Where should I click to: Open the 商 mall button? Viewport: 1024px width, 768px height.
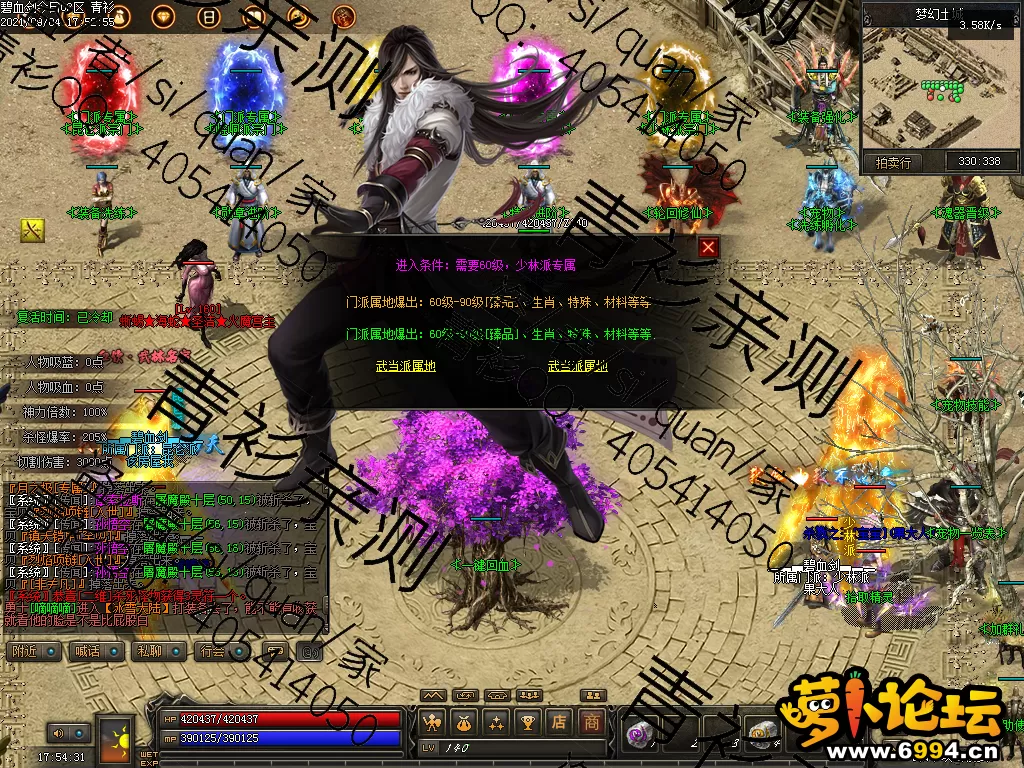click(x=592, y=721)
